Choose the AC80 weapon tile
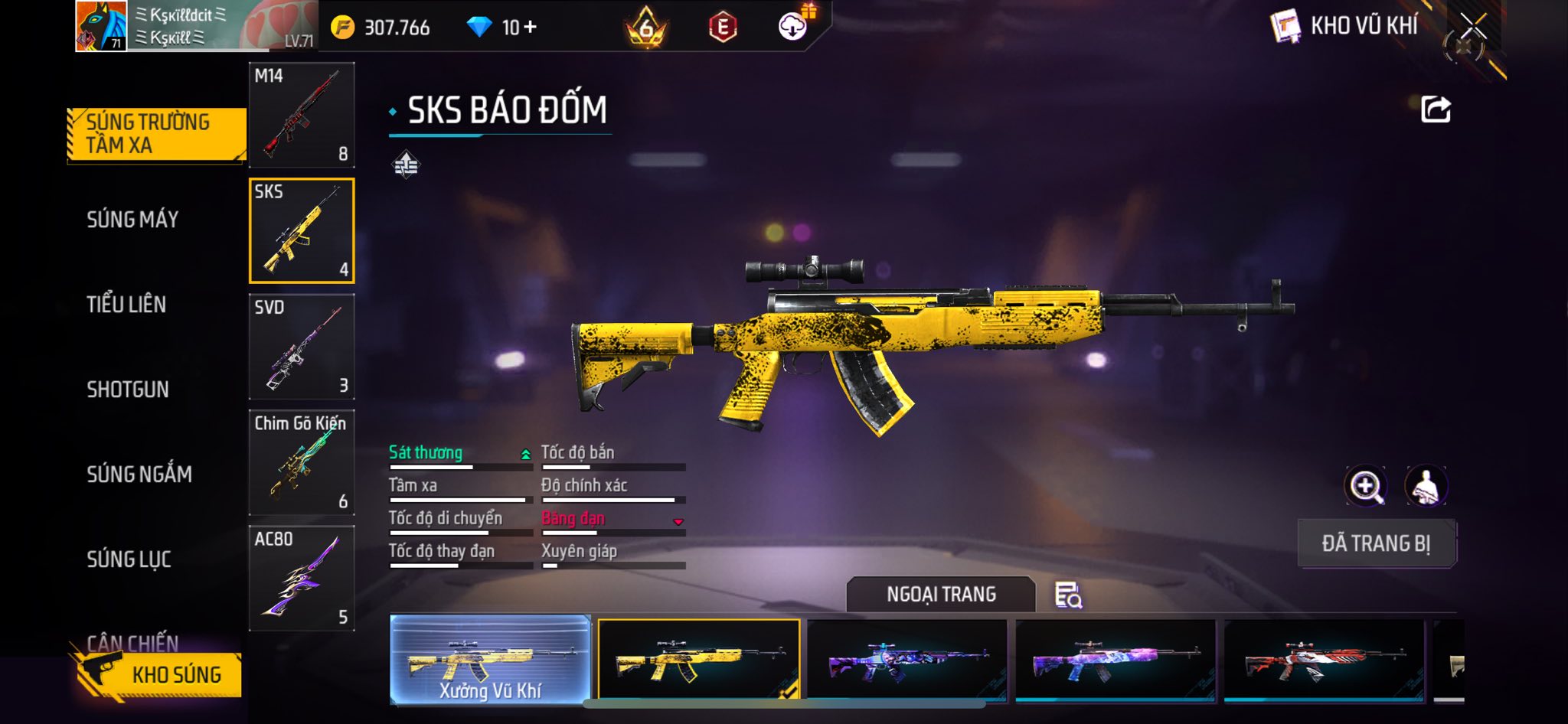This screenshot has height=724, width=1568. 302,579
